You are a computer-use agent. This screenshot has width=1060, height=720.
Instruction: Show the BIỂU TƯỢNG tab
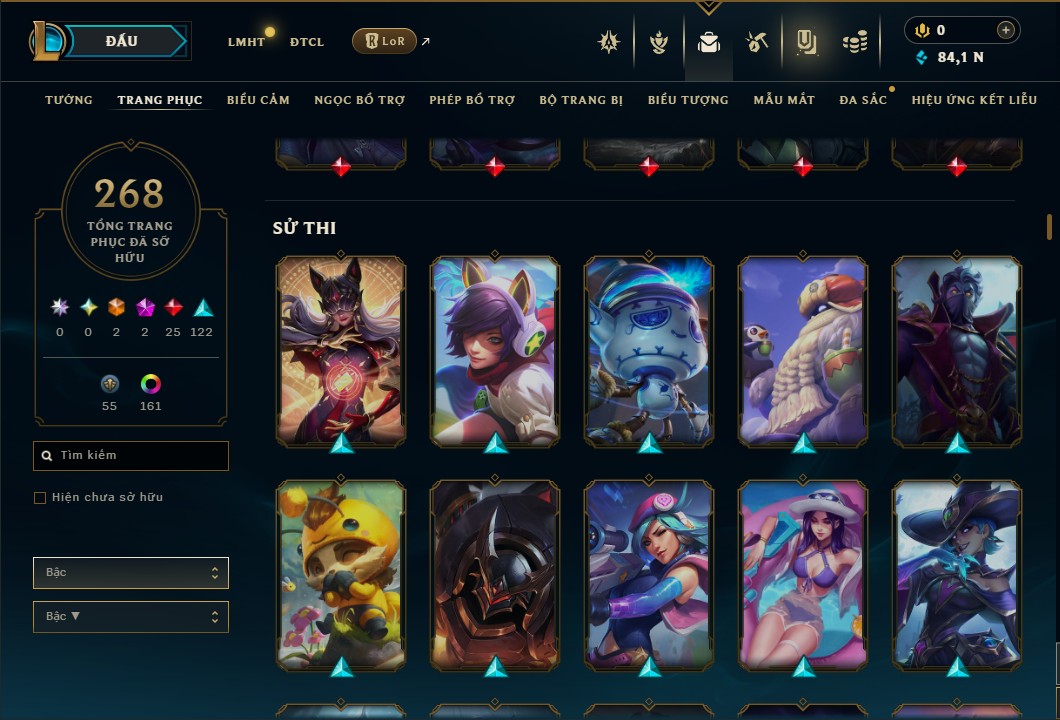coord(688,100)
